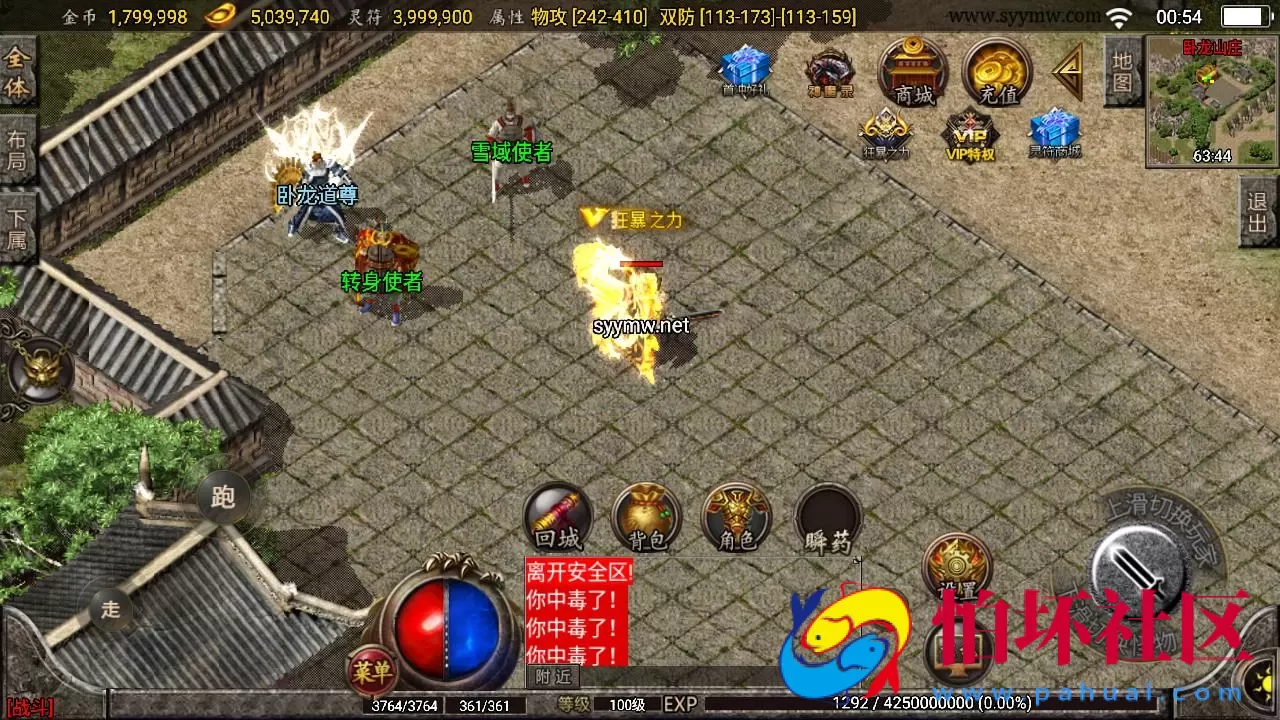Open the 充值 recharge icon

995,72
